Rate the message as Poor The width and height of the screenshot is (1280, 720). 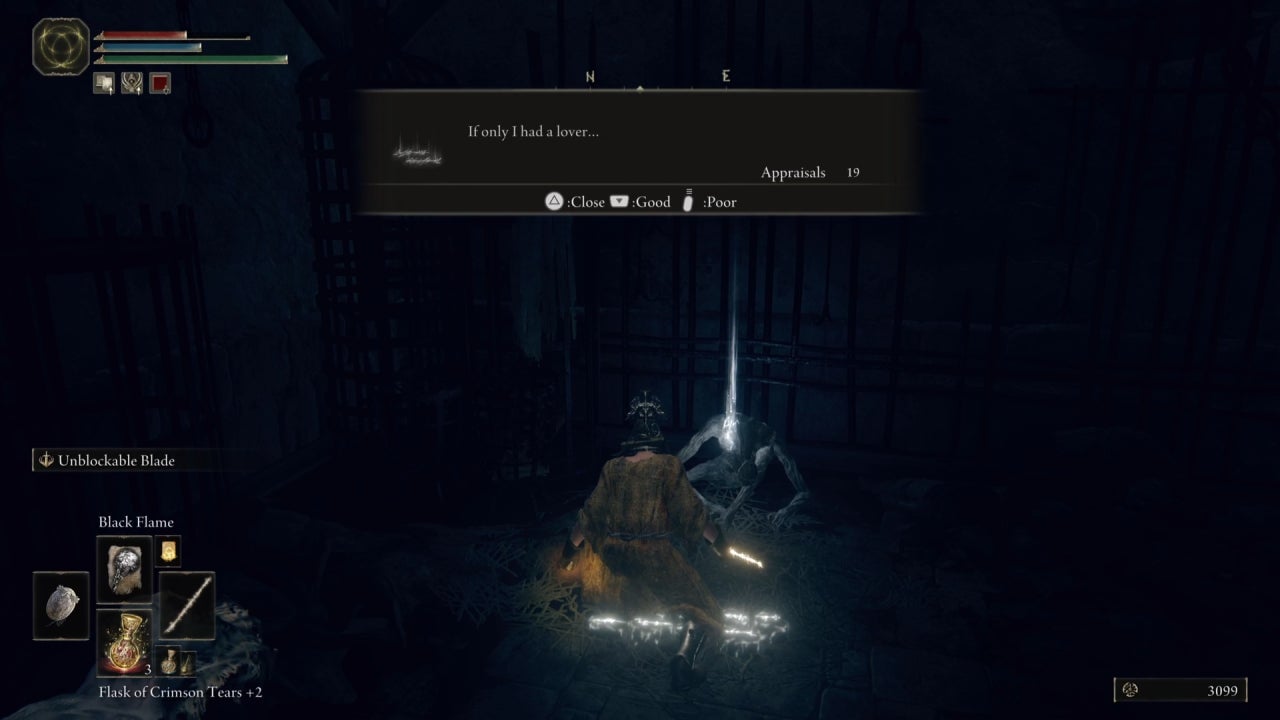pyautogui.click(x=688, y=201)
